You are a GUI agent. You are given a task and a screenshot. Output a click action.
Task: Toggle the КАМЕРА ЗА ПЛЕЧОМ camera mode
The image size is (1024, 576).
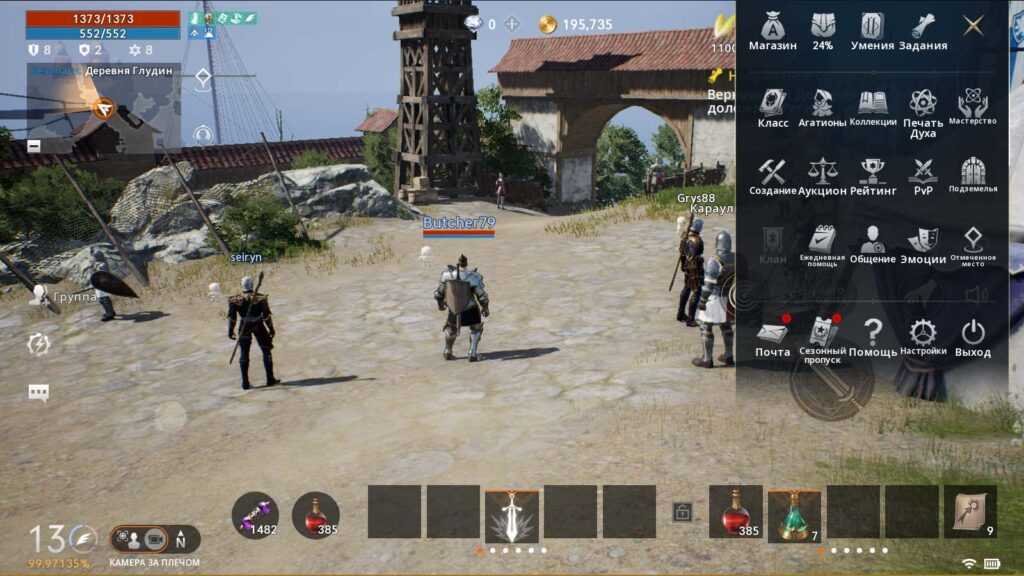(x=154, y=539)
